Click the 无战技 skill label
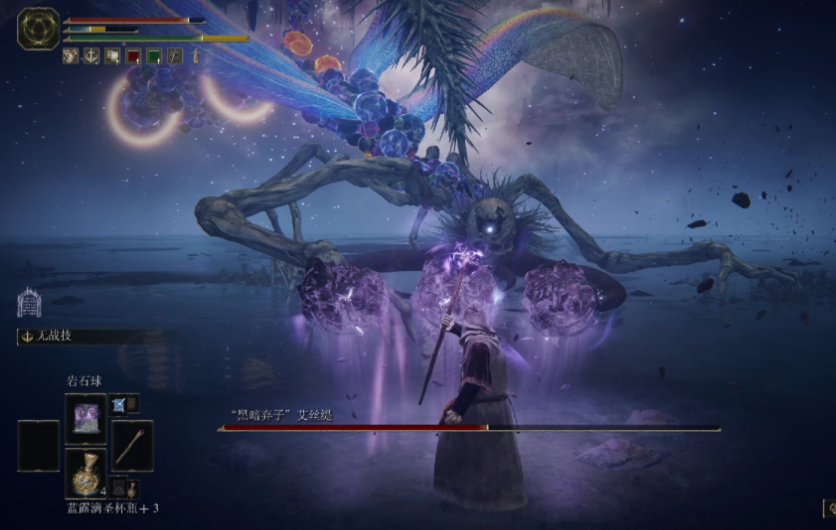This screenshot has height=530, width=836. coord(50,337)
